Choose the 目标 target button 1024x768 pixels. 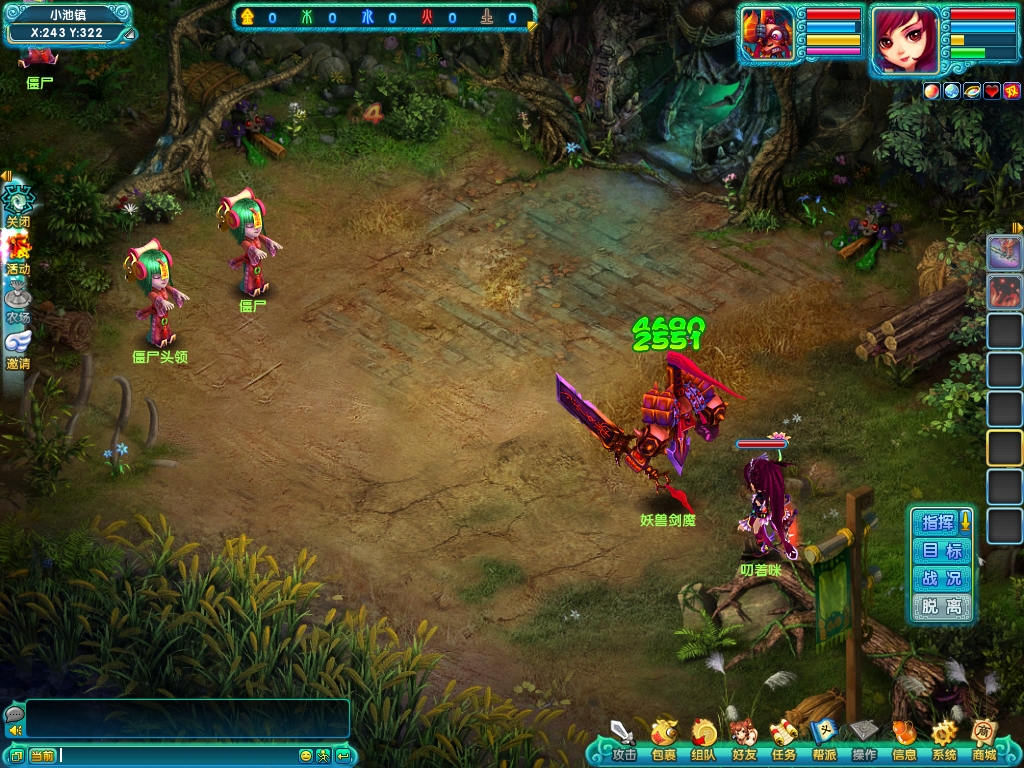tap(941, 550)
